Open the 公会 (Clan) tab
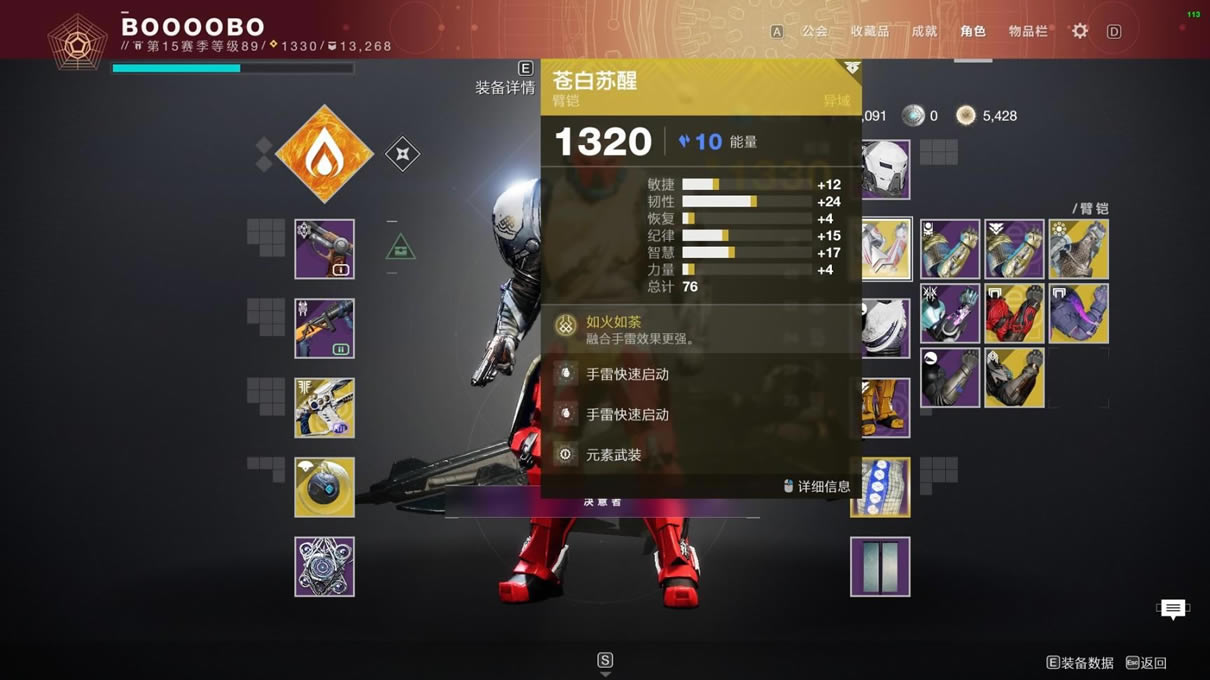Screen dimensions: 1210x680 814,31
